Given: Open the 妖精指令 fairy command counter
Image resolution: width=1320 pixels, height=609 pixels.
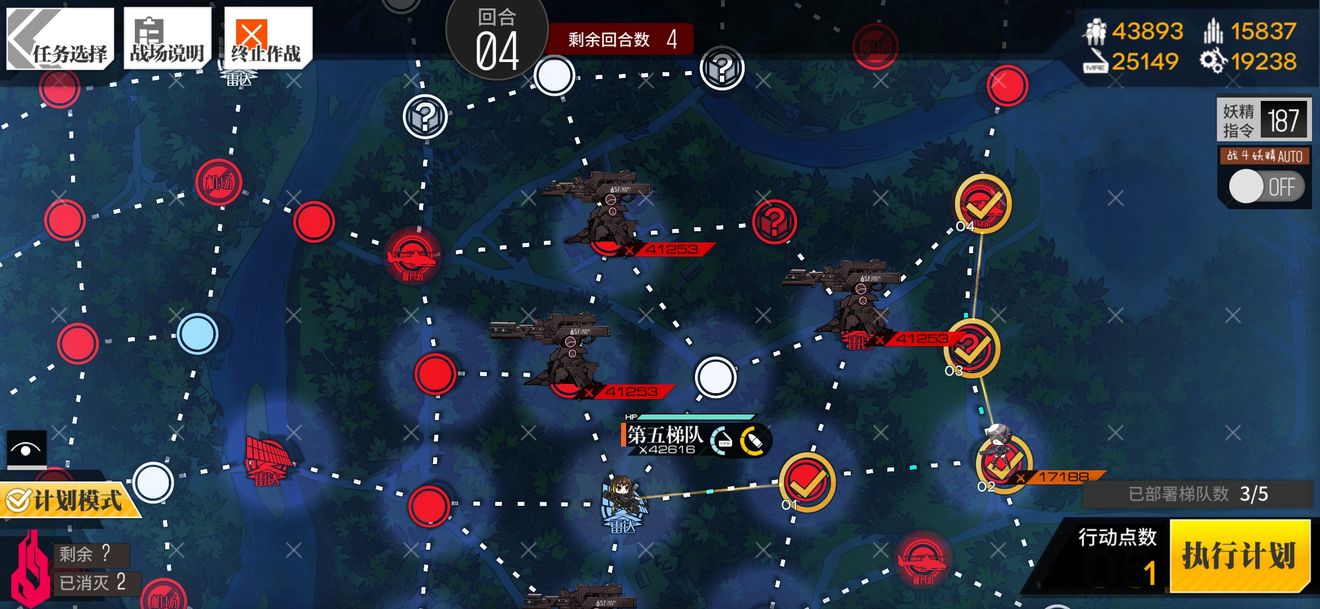Looking at the screenshot, I should pos(1265,121).
